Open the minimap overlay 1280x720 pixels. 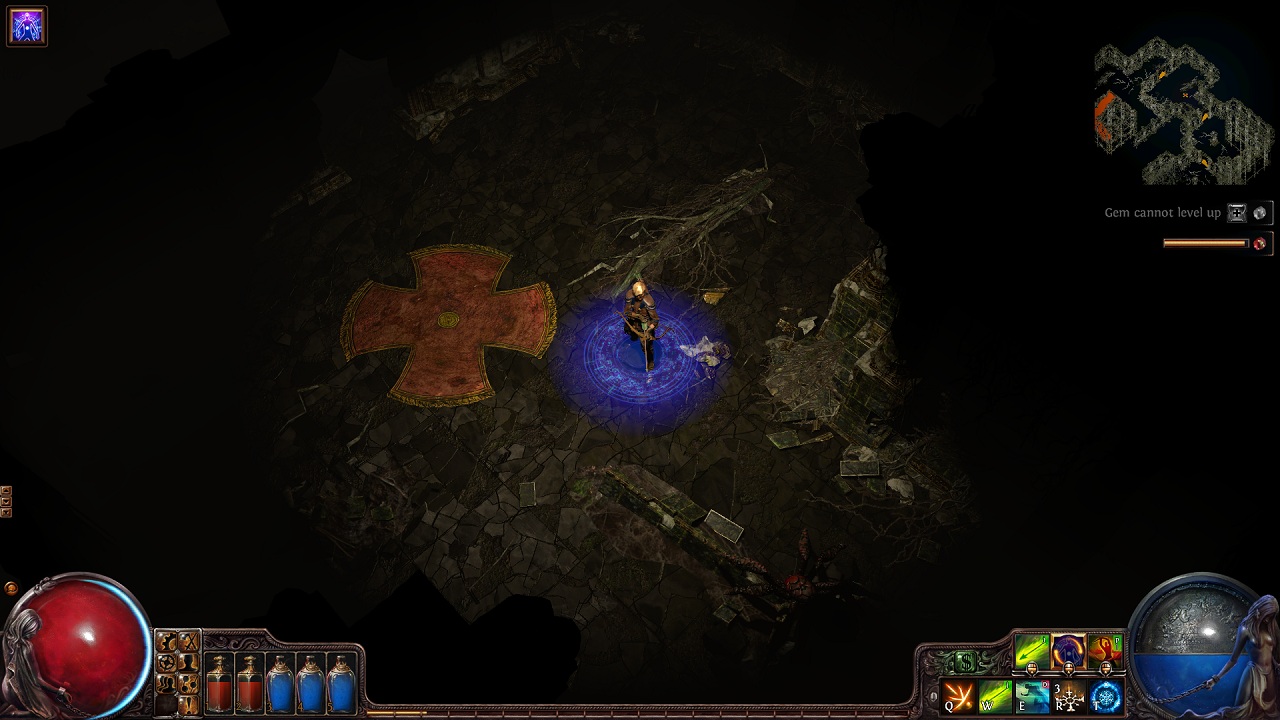point(1181,110)
